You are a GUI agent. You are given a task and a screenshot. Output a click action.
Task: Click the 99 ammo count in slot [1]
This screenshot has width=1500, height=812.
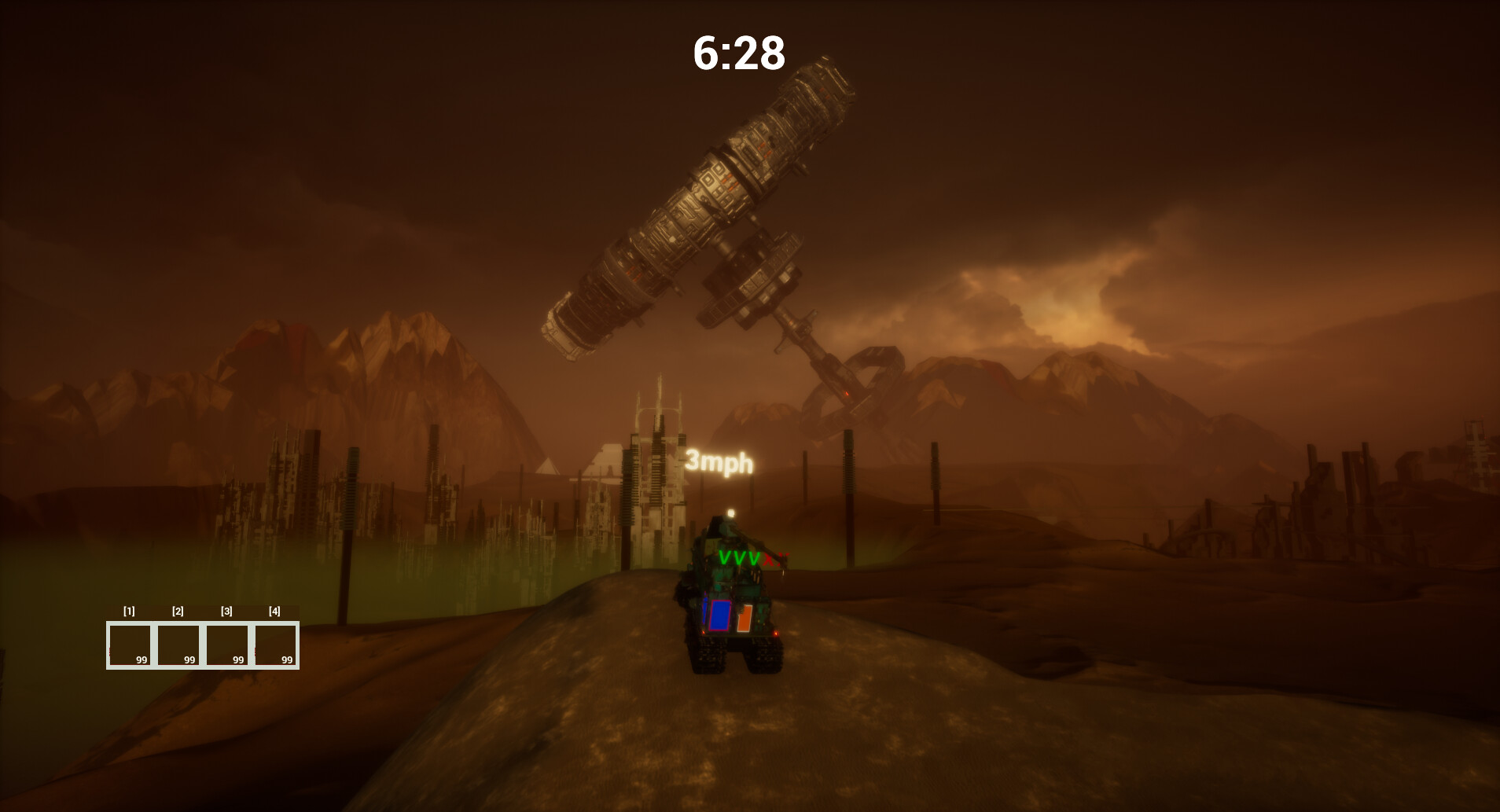pos(142,660)
